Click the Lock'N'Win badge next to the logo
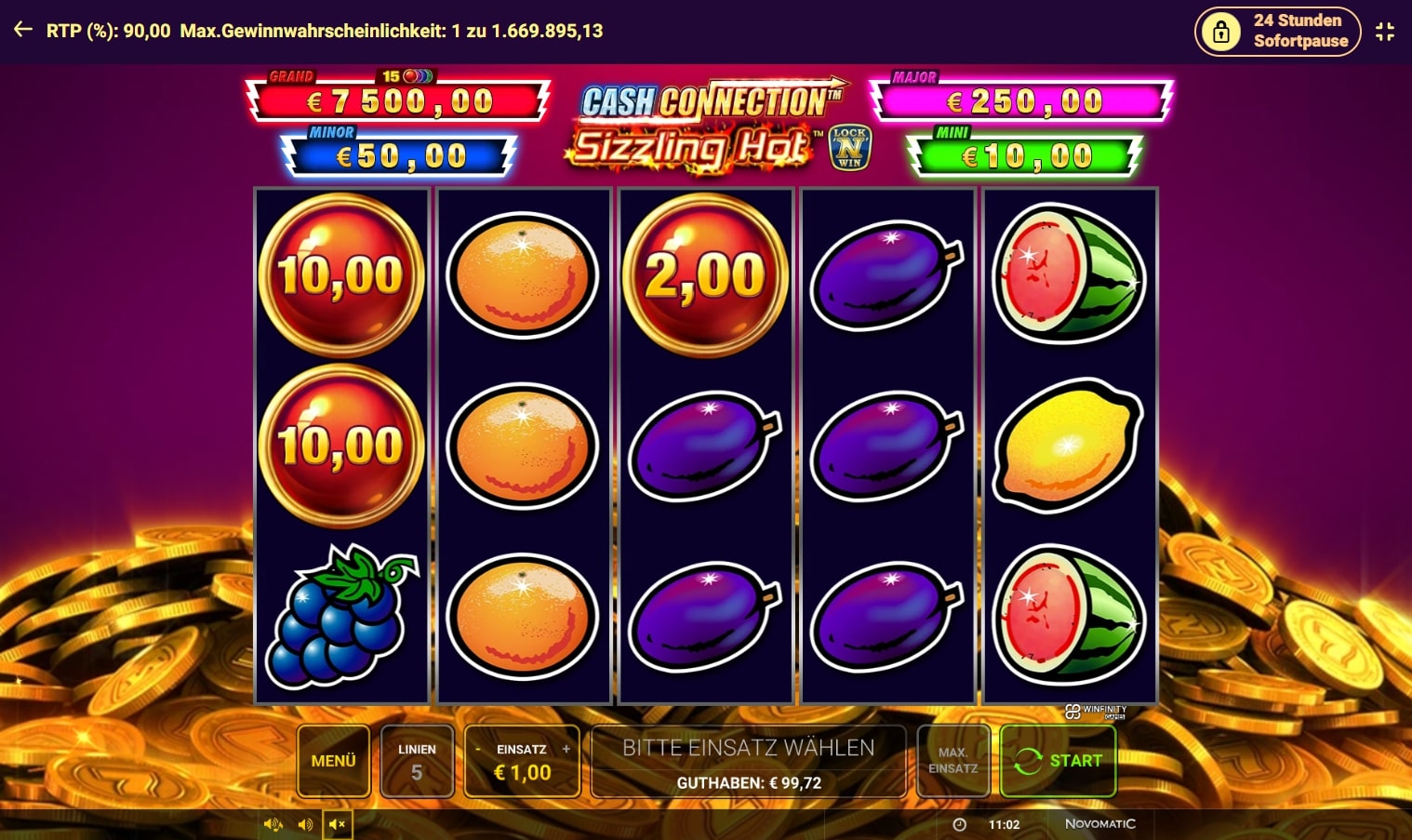 coord(851,147)
